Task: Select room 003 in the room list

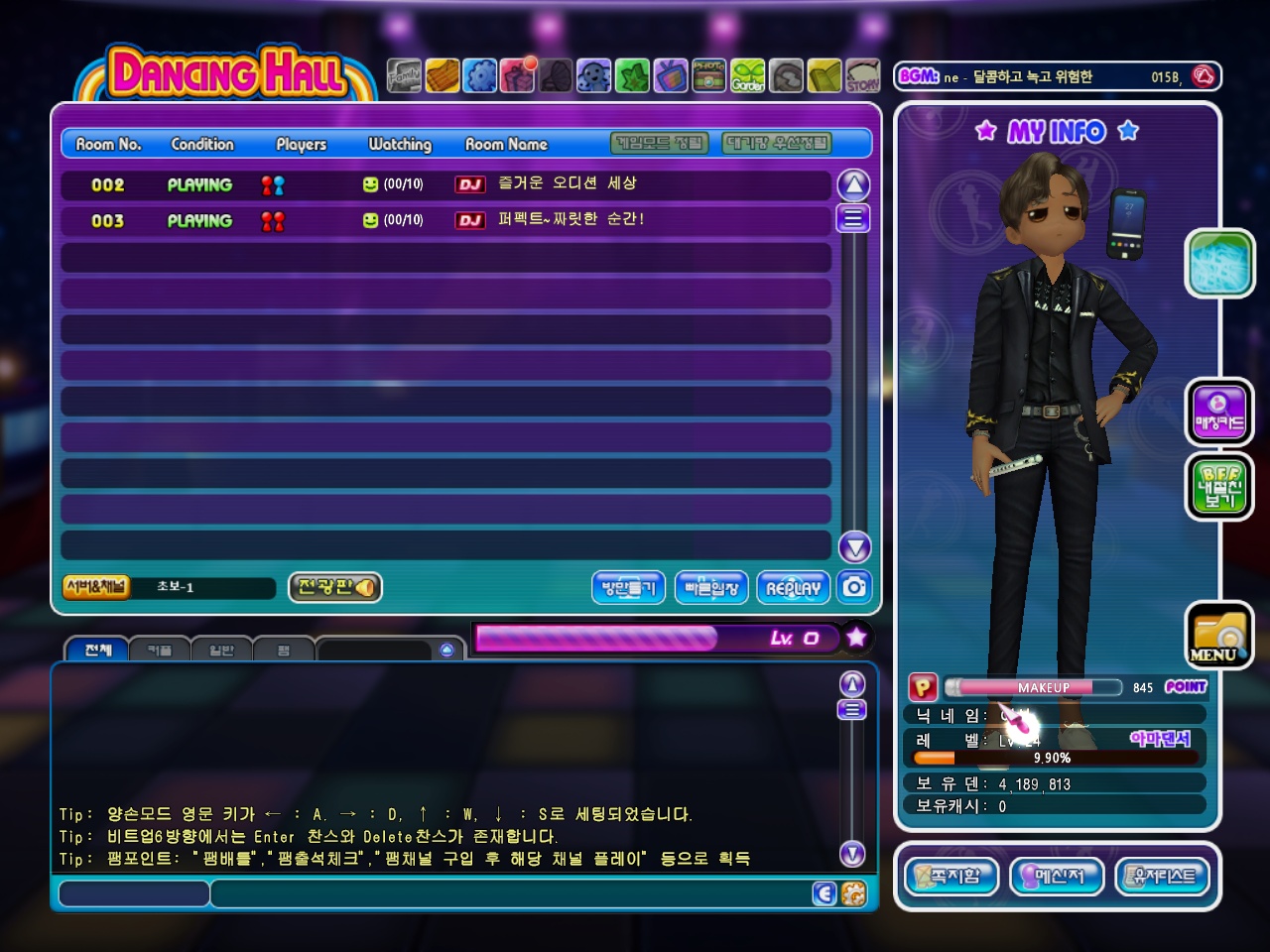Action: [x=445, y=220]
